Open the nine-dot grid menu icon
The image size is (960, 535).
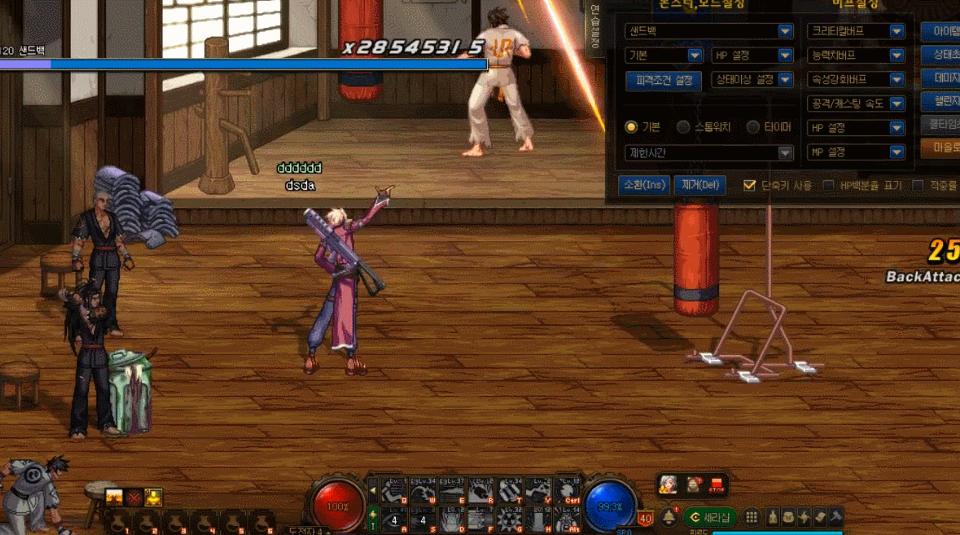751,516
